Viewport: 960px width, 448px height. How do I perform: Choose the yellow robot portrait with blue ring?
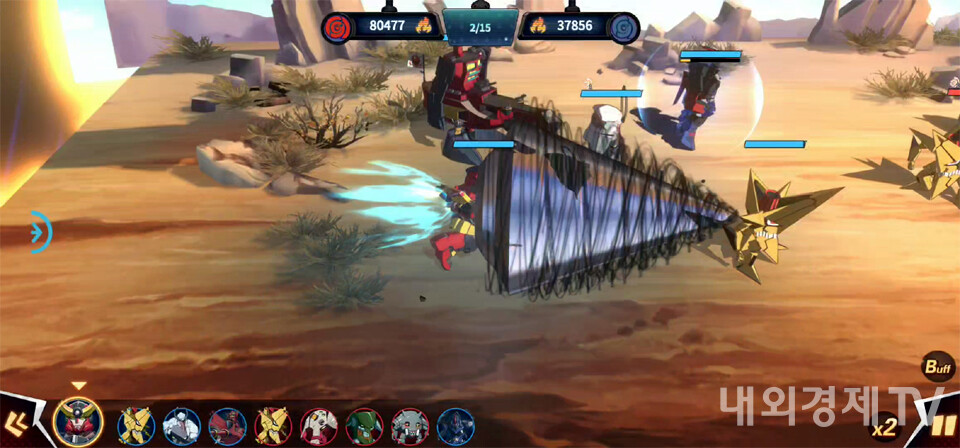135,426
